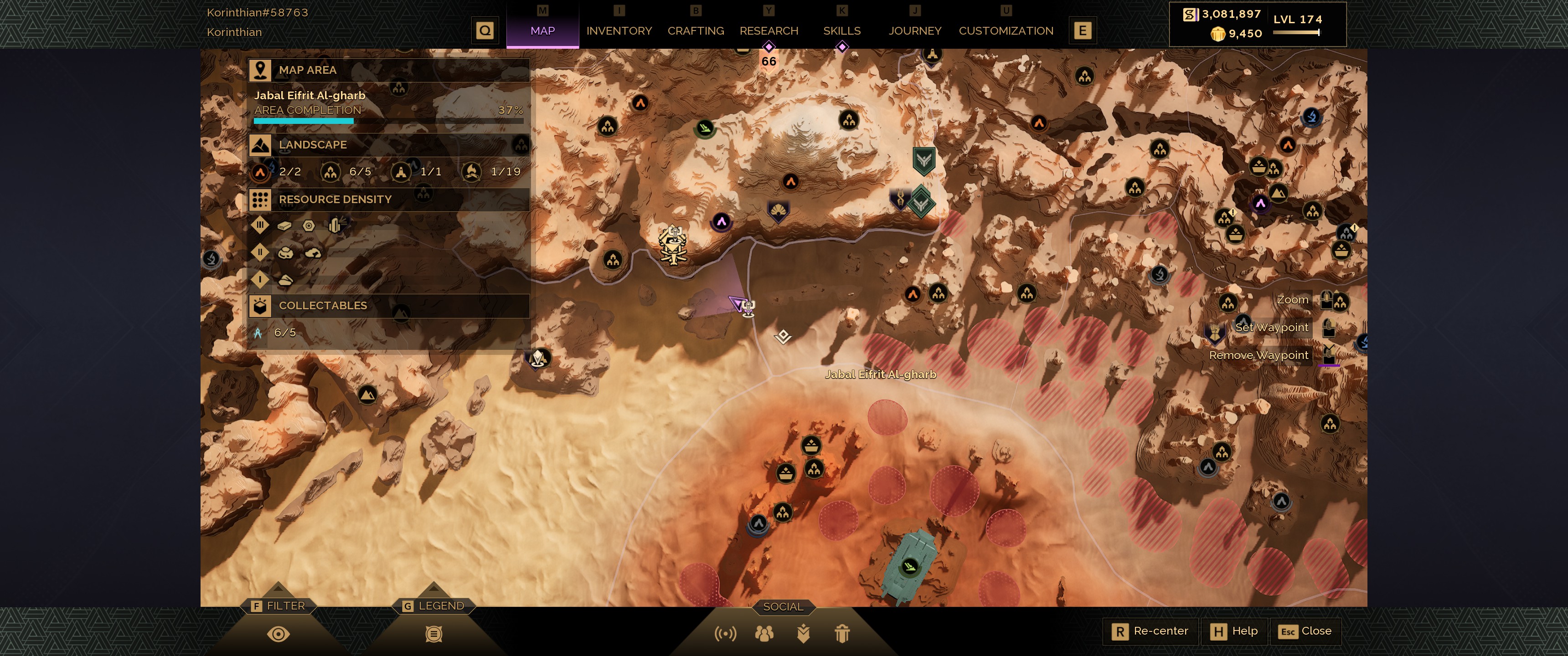
Task: Go to the Research tab
Action: pos(768,31)
